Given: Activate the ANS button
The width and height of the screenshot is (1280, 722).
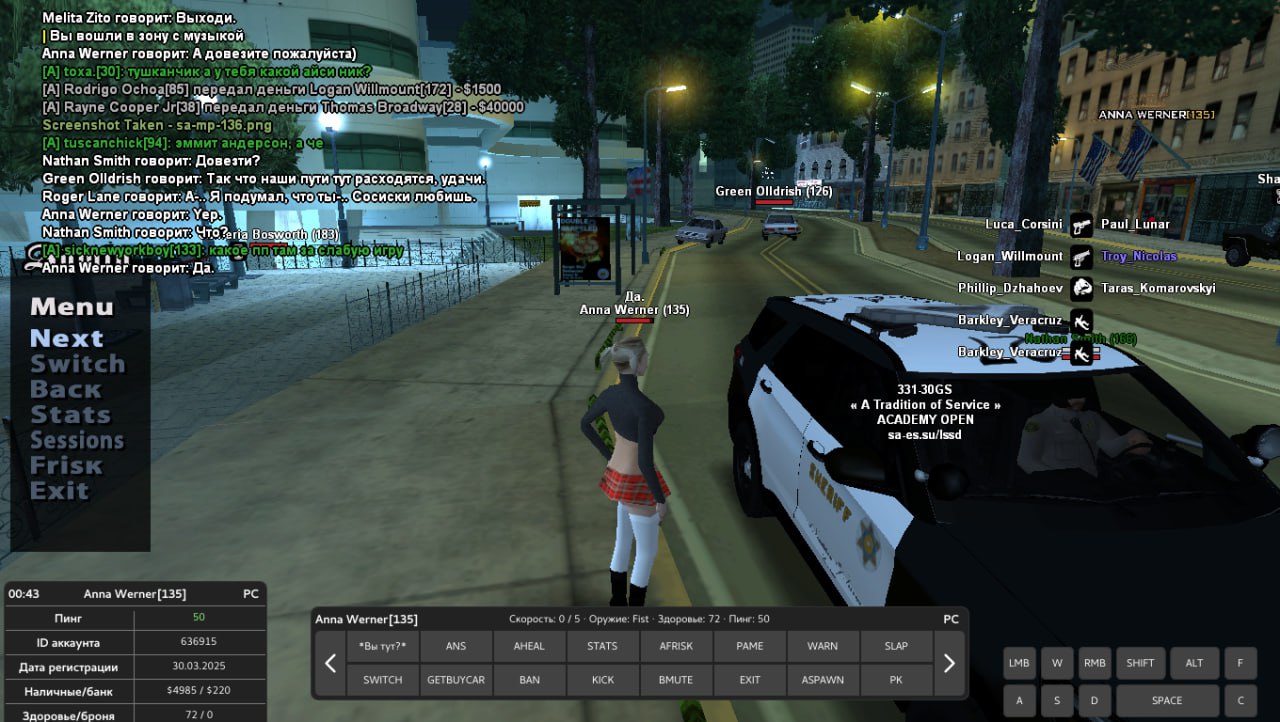Looking at the screenshot, I should pos(456,646).
